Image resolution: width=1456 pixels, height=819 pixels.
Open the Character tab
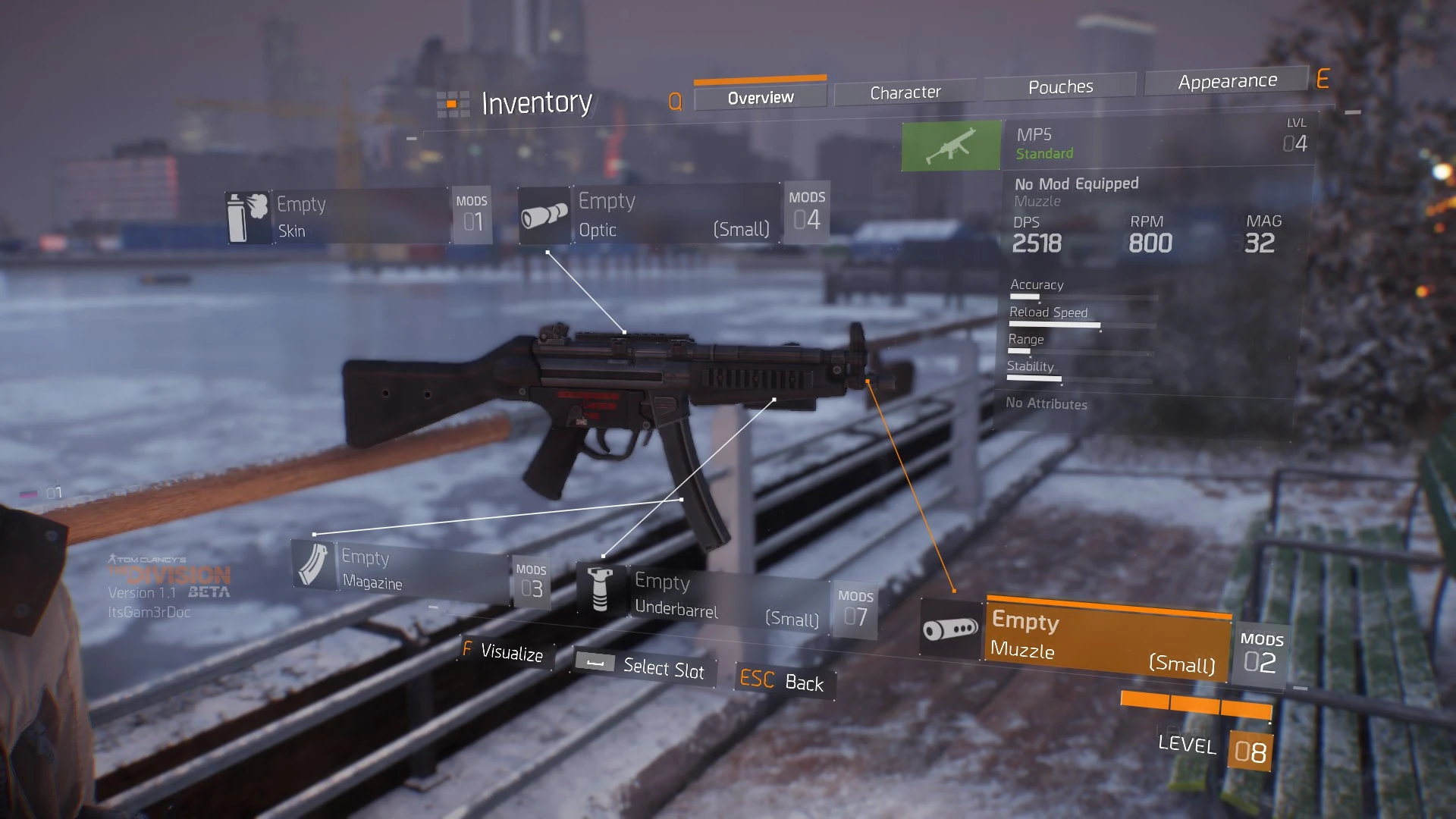905,93
